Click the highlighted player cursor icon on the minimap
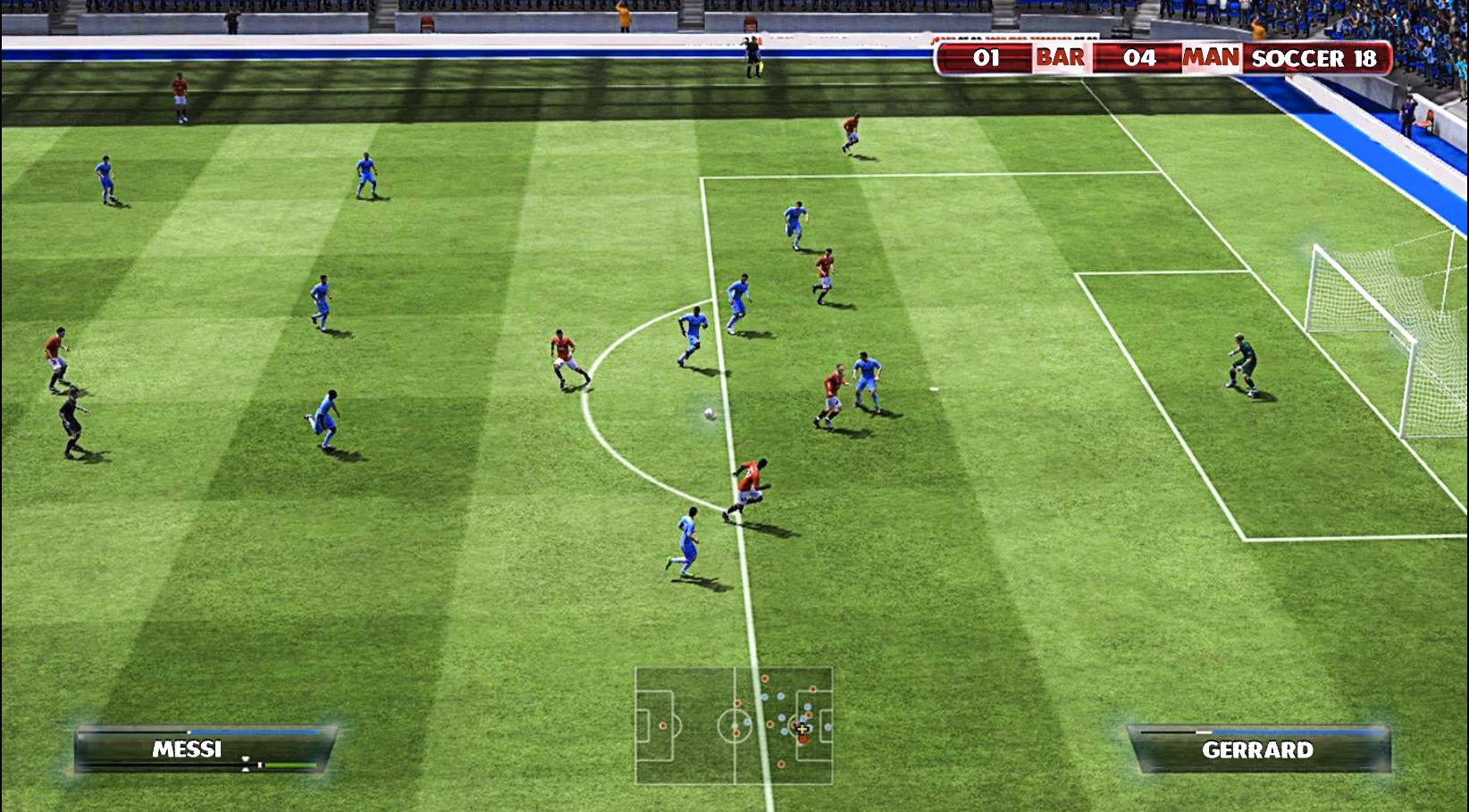The width and height of the screenshot is (1469, 812). [802, 730]
